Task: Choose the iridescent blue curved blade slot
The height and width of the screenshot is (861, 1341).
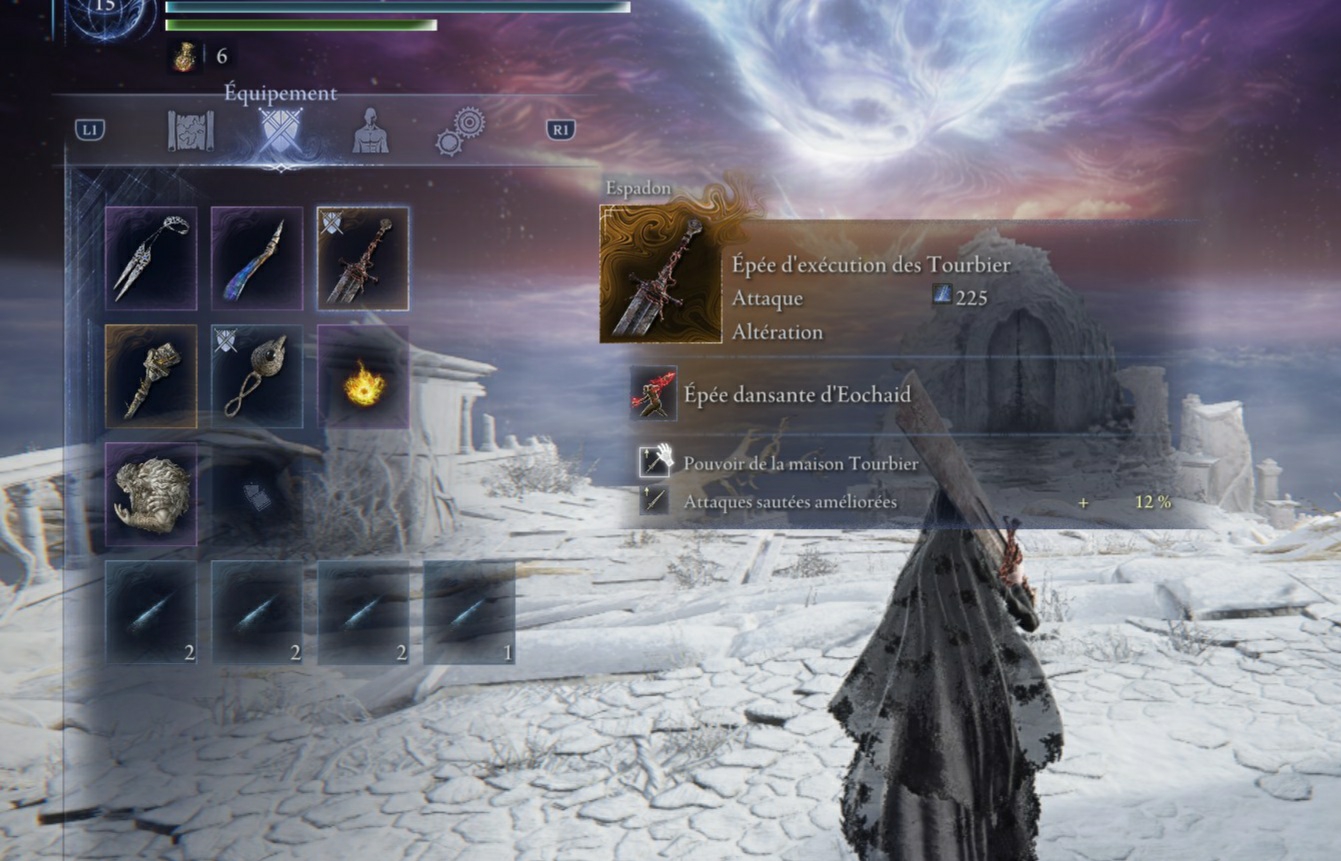Action: [x=257, y=258]
